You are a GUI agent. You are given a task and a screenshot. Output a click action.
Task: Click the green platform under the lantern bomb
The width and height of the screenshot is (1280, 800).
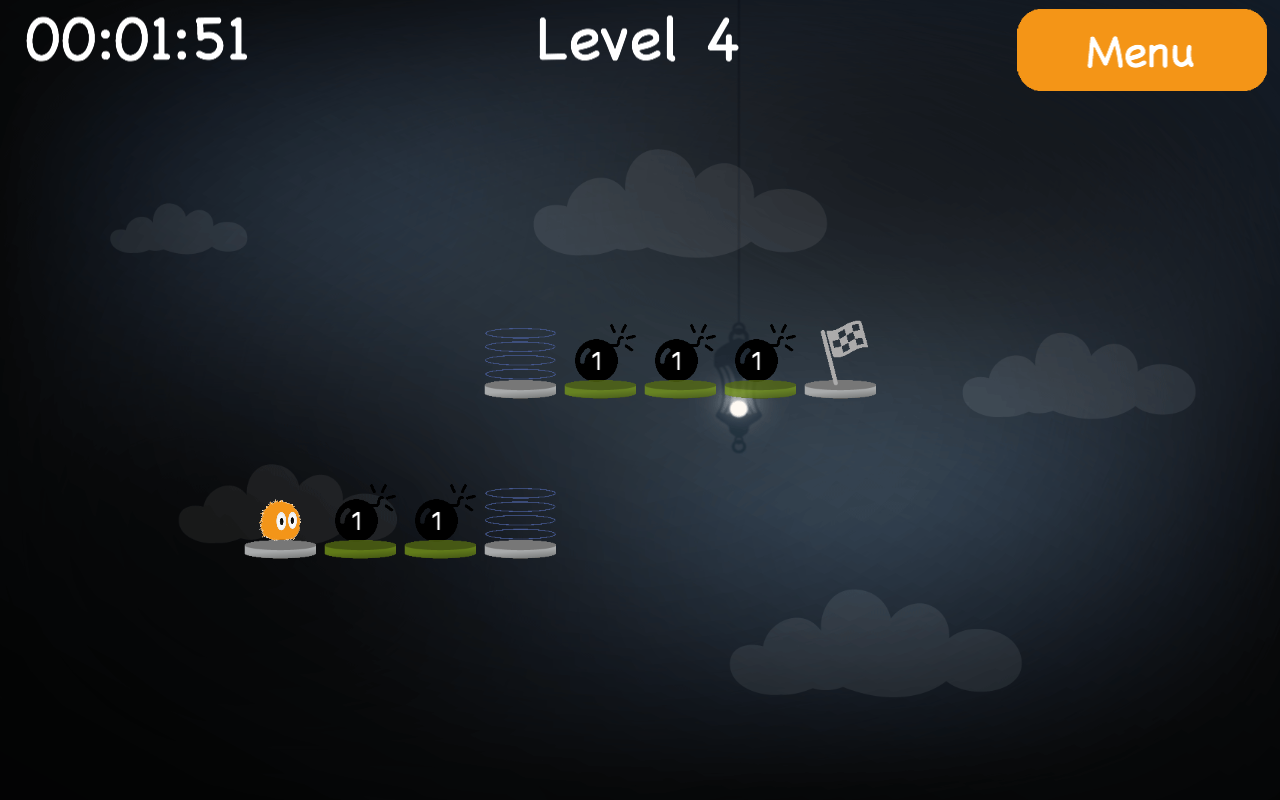[758, 388]
